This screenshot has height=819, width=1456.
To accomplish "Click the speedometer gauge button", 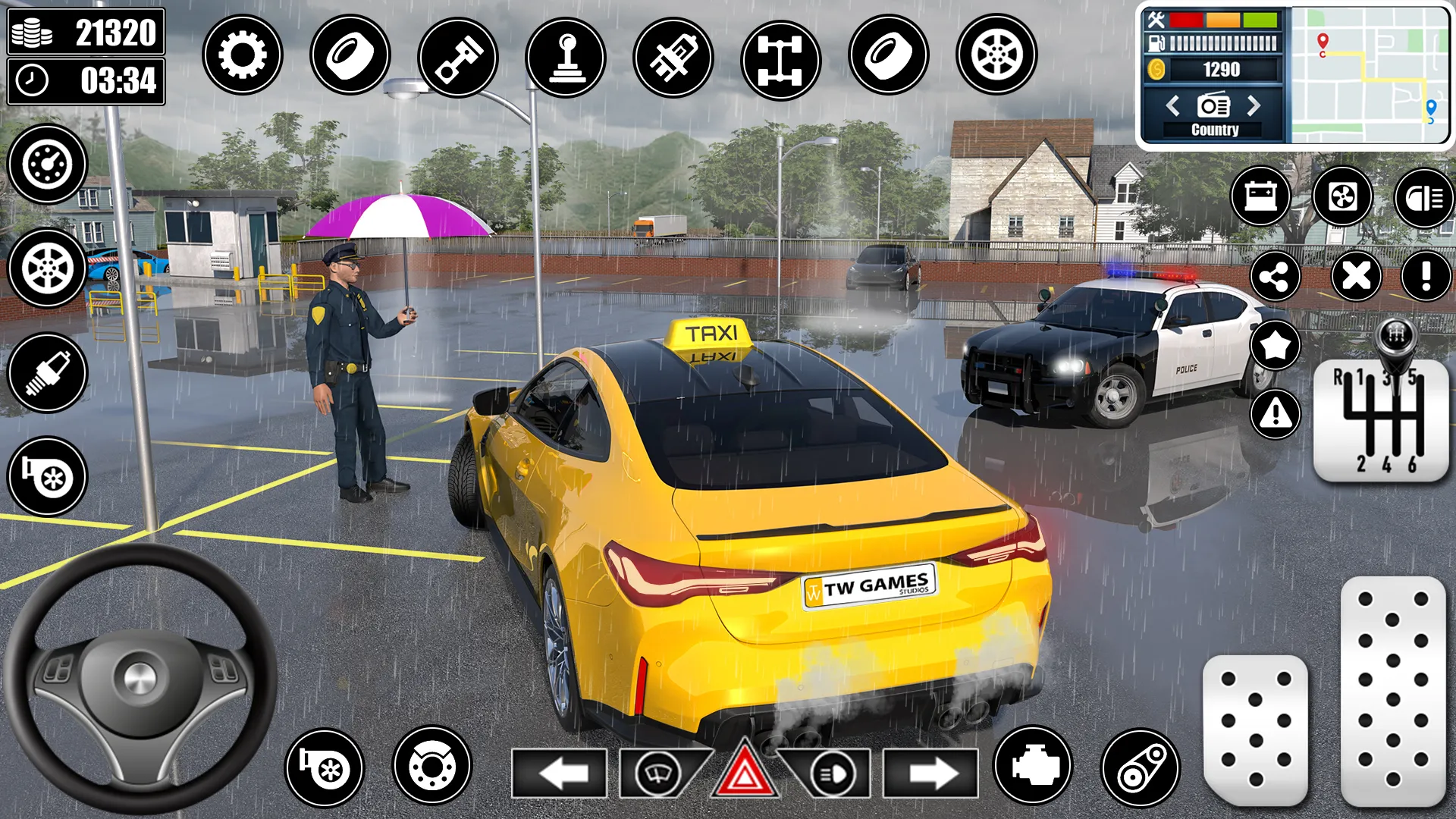I will click(x=47, y=164).
